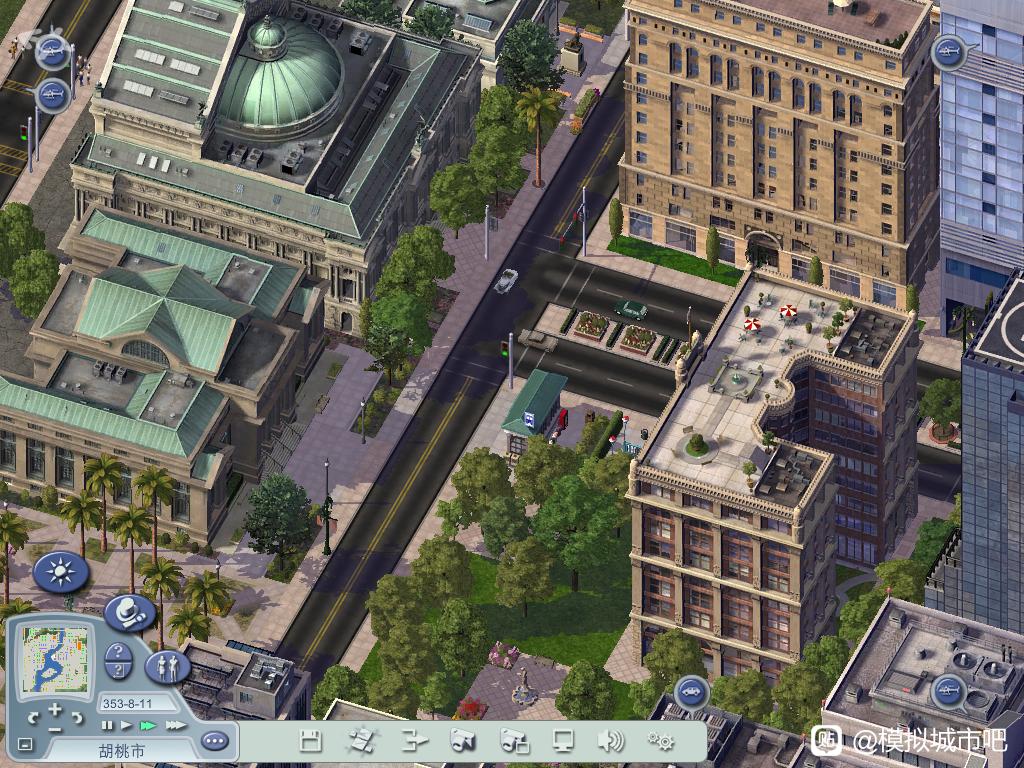The image size is (1024, 768).
Task: Open the sun day/night mode button
Action: point(61,573)
